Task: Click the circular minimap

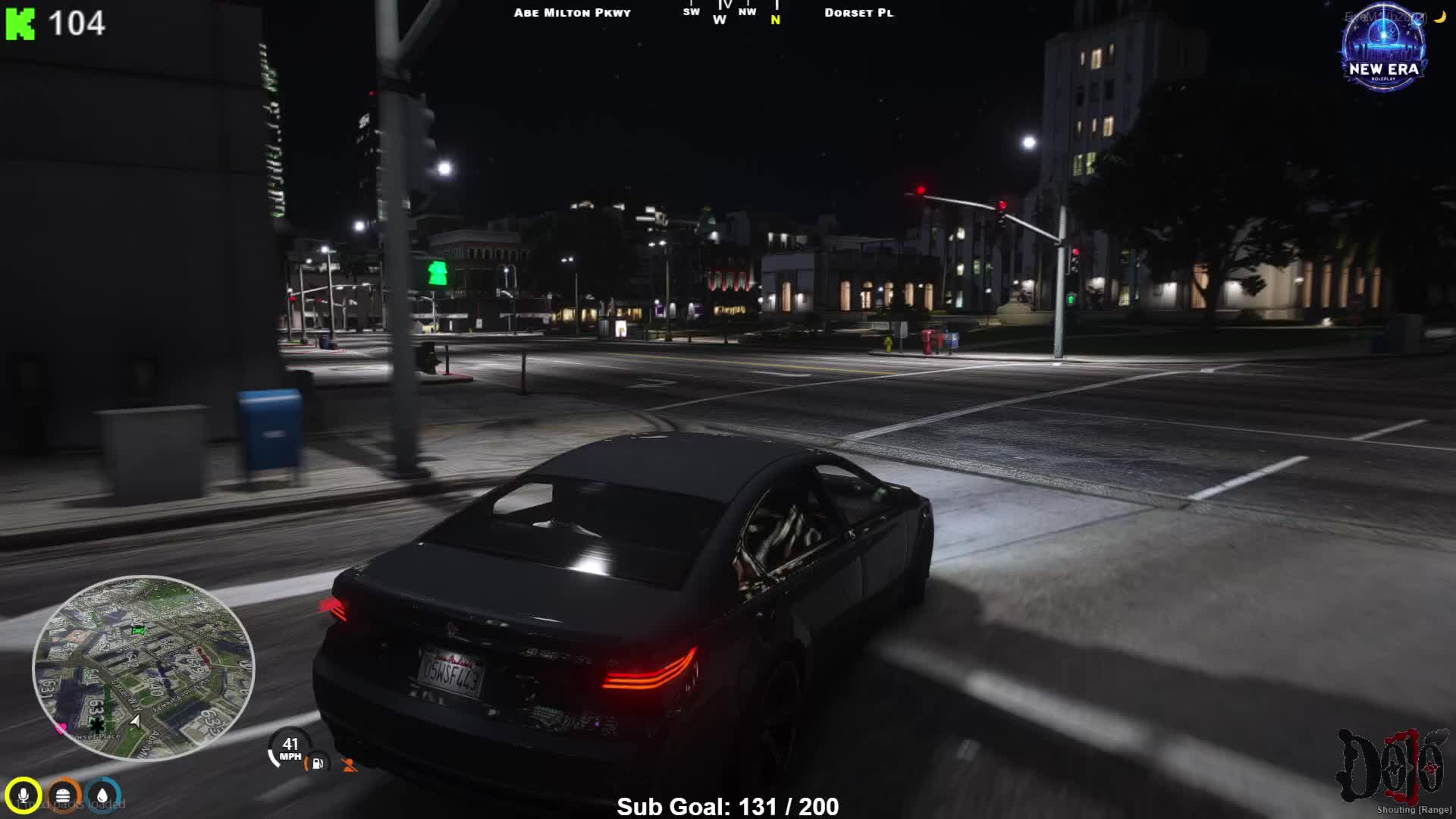Action: pos(143,668)
